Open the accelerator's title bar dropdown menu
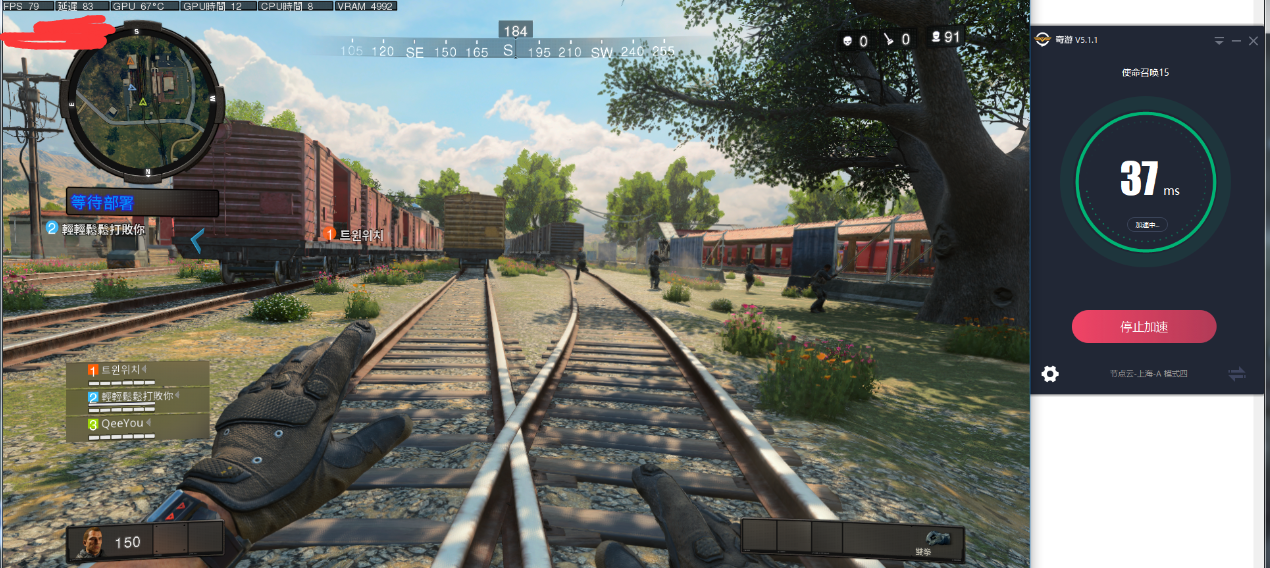The image size is (1270, 568). 1219,41
